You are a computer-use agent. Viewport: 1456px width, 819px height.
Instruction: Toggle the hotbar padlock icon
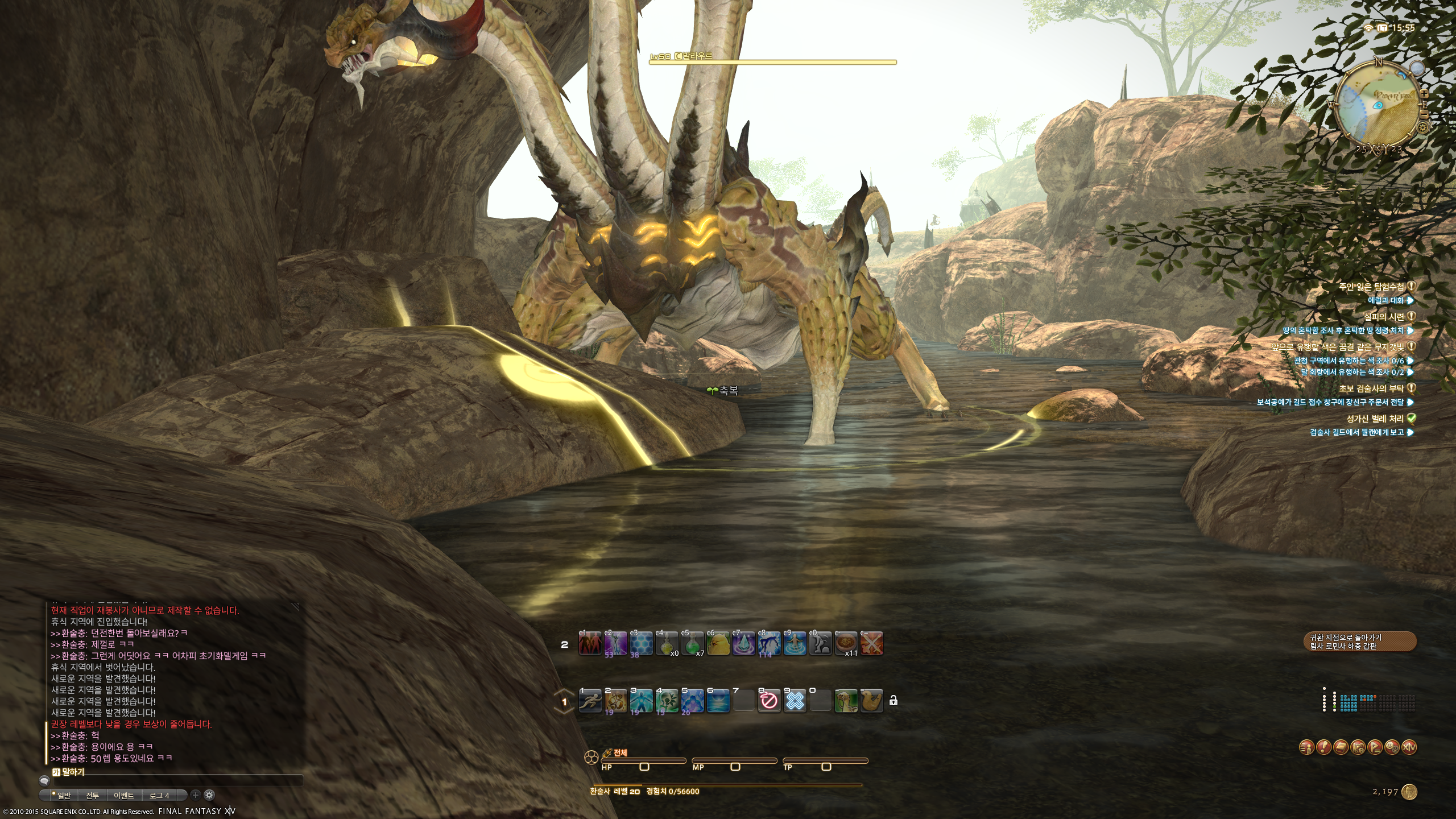tap(894, 701)
